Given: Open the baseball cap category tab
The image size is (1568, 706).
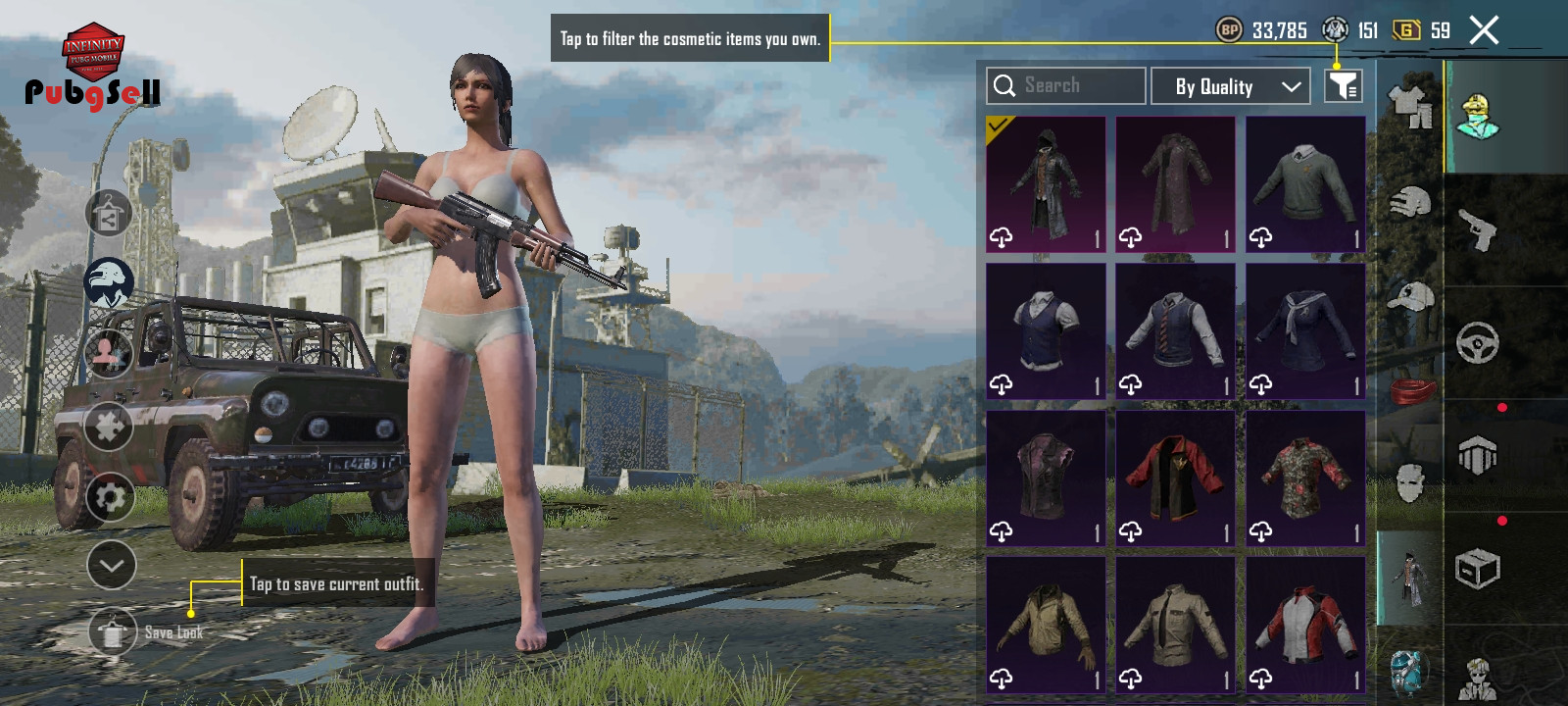Looking at the screenshot, I should tap(1410, 296).
